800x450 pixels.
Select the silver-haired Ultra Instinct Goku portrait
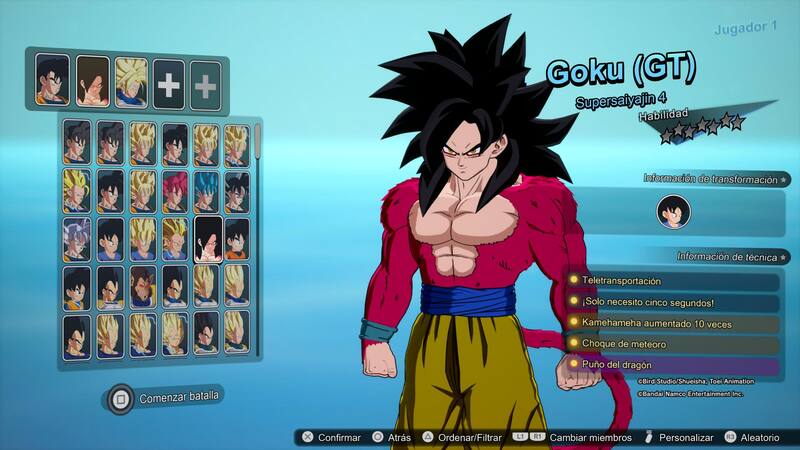pyautogui.click(x=78, y=238)
